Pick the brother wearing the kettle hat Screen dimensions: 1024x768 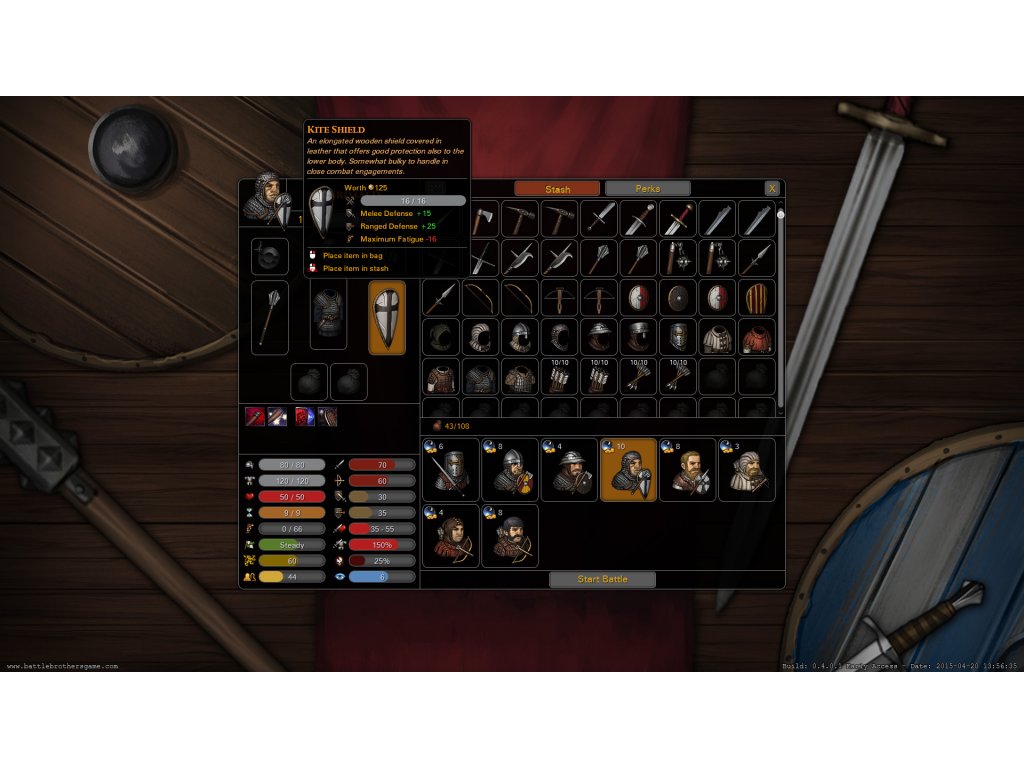[568, 470]
